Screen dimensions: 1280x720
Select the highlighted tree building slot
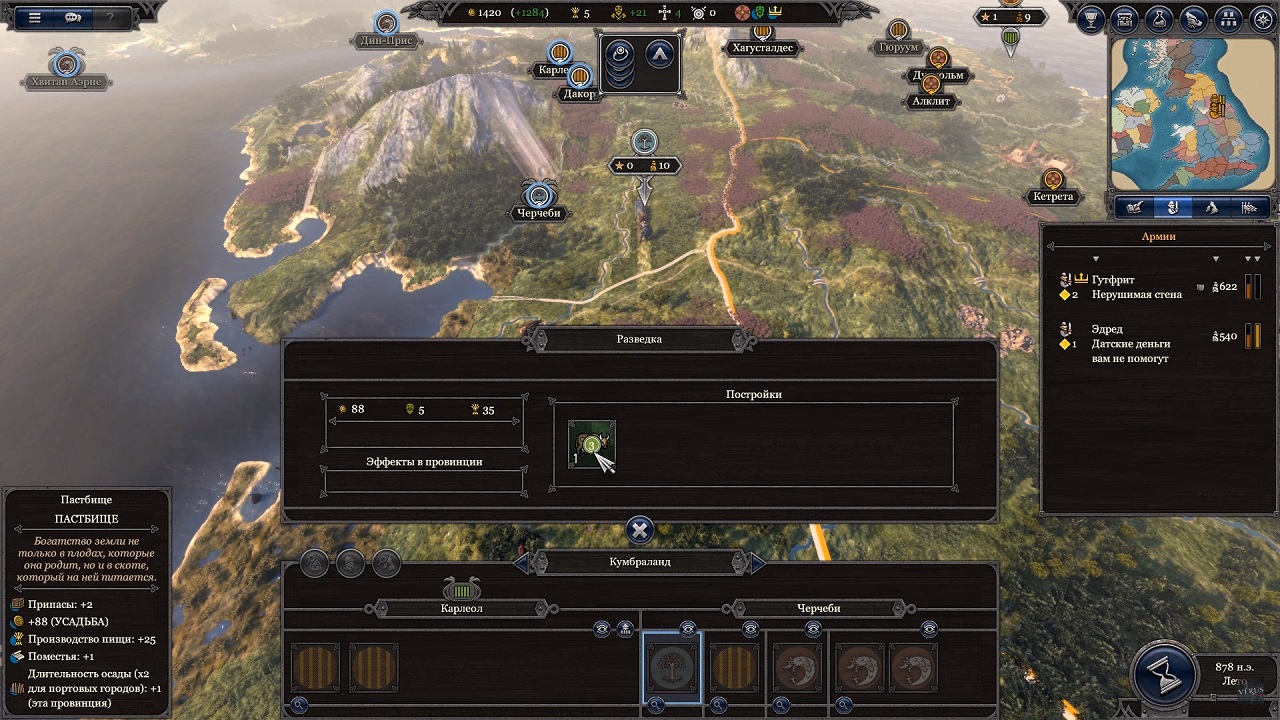click(x=672, y=667)
